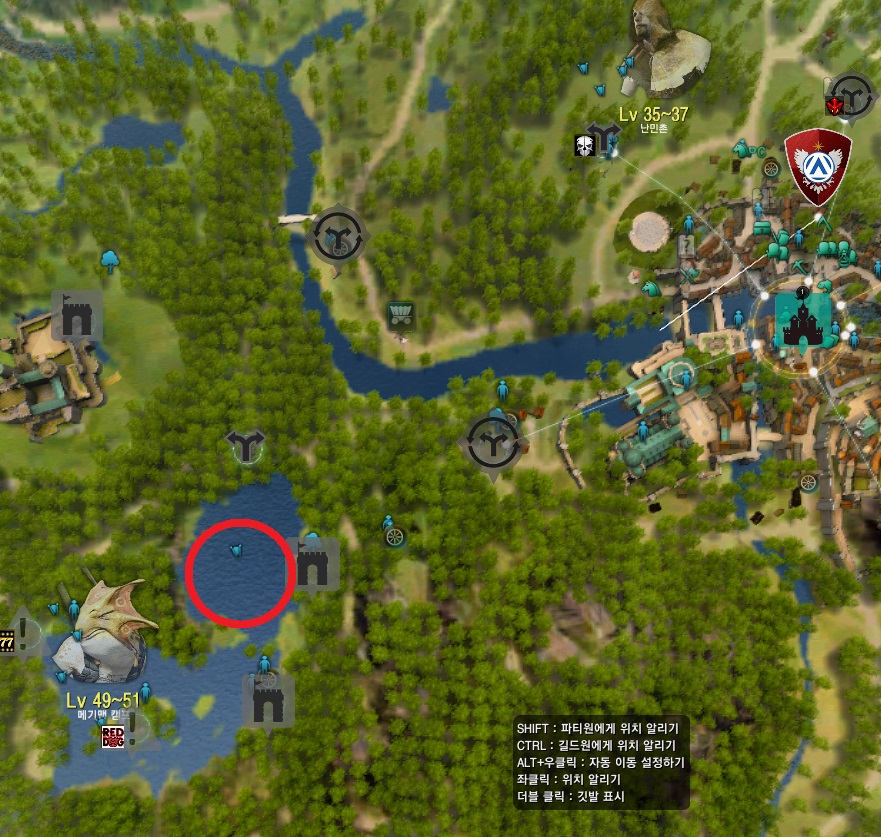The height and width of the screenshot is (837, 881).
Task: Select the marker inside the red circle
Action: tap(237, 551)
